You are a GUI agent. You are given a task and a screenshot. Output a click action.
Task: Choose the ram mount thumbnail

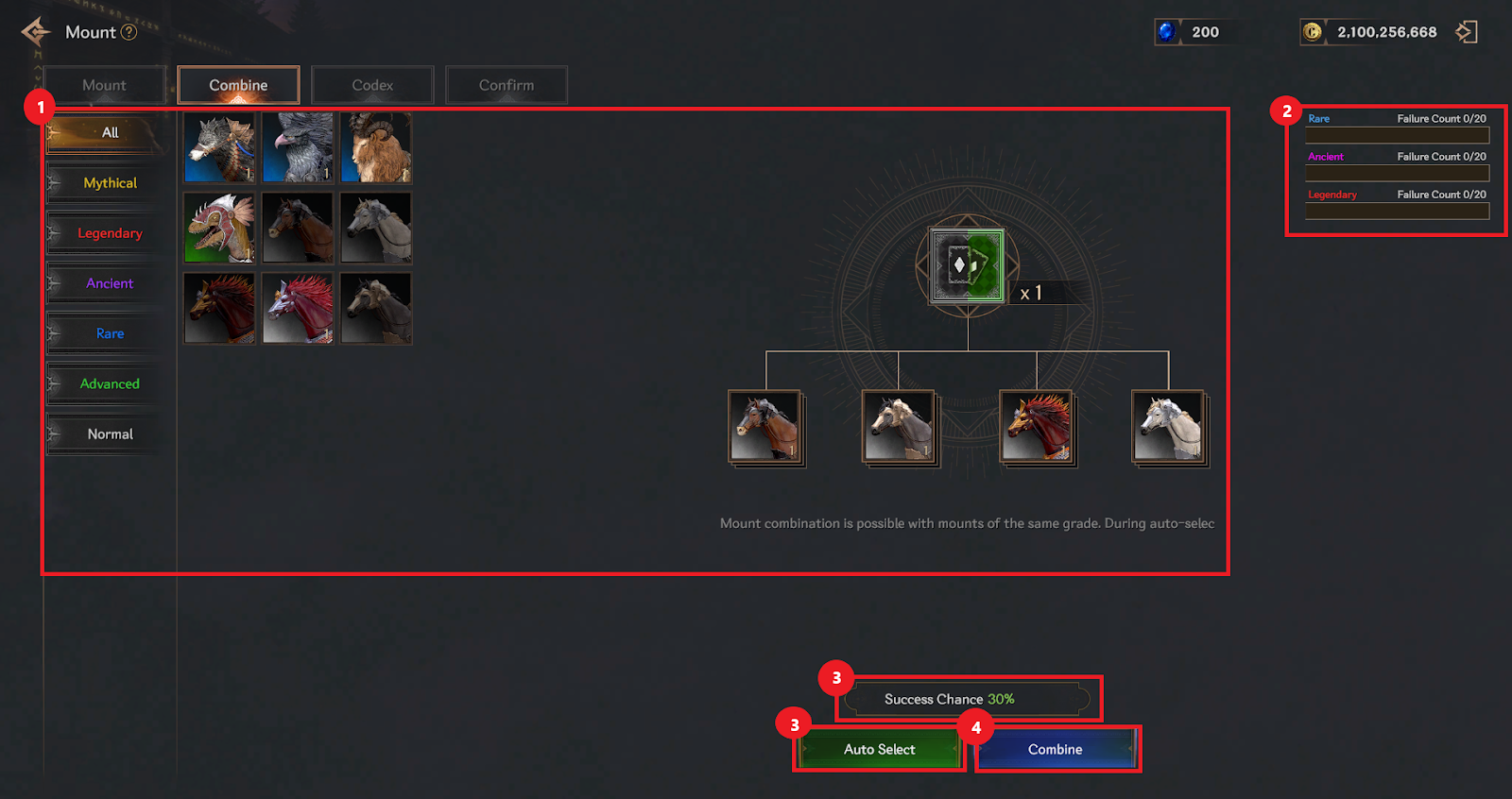click(x=376, y=148)
